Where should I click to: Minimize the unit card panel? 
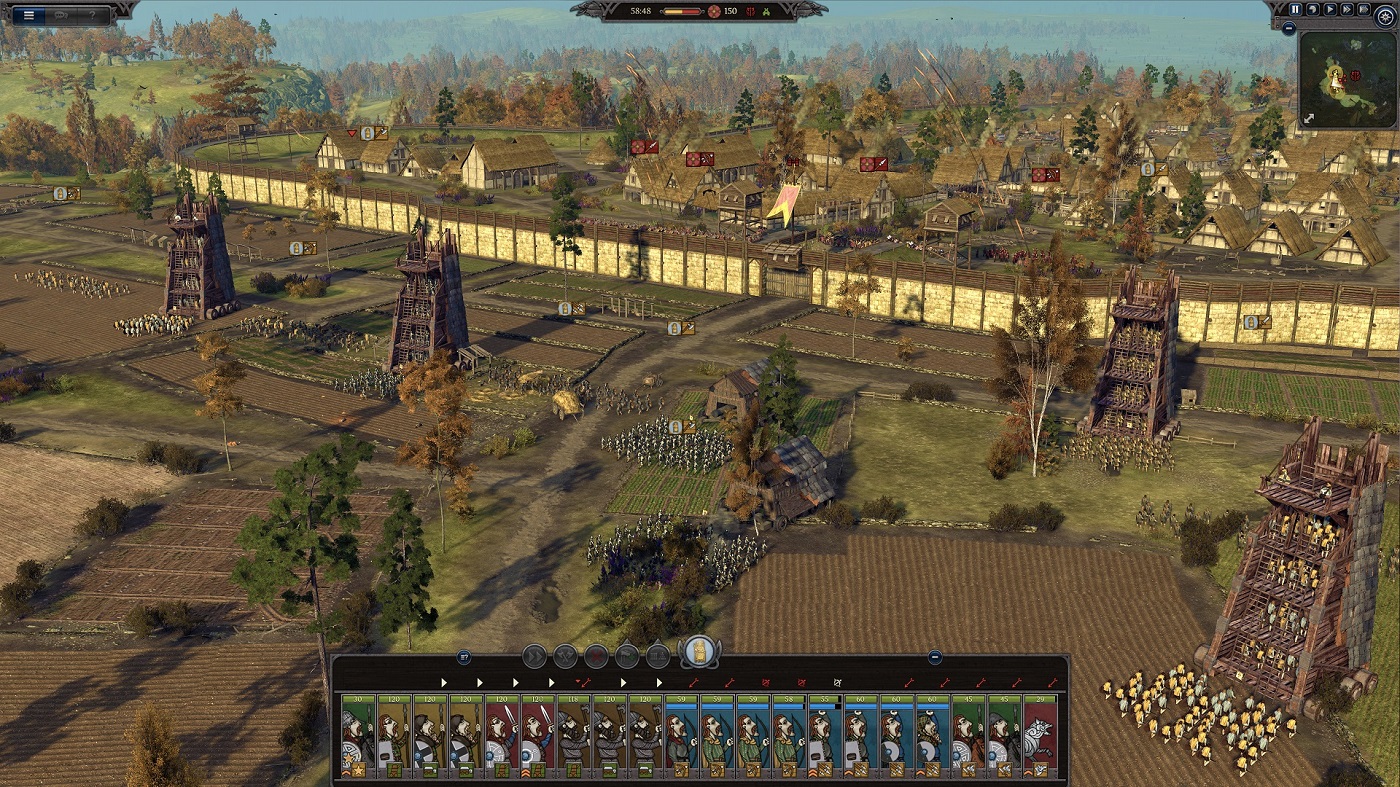(x=934, y=657)
